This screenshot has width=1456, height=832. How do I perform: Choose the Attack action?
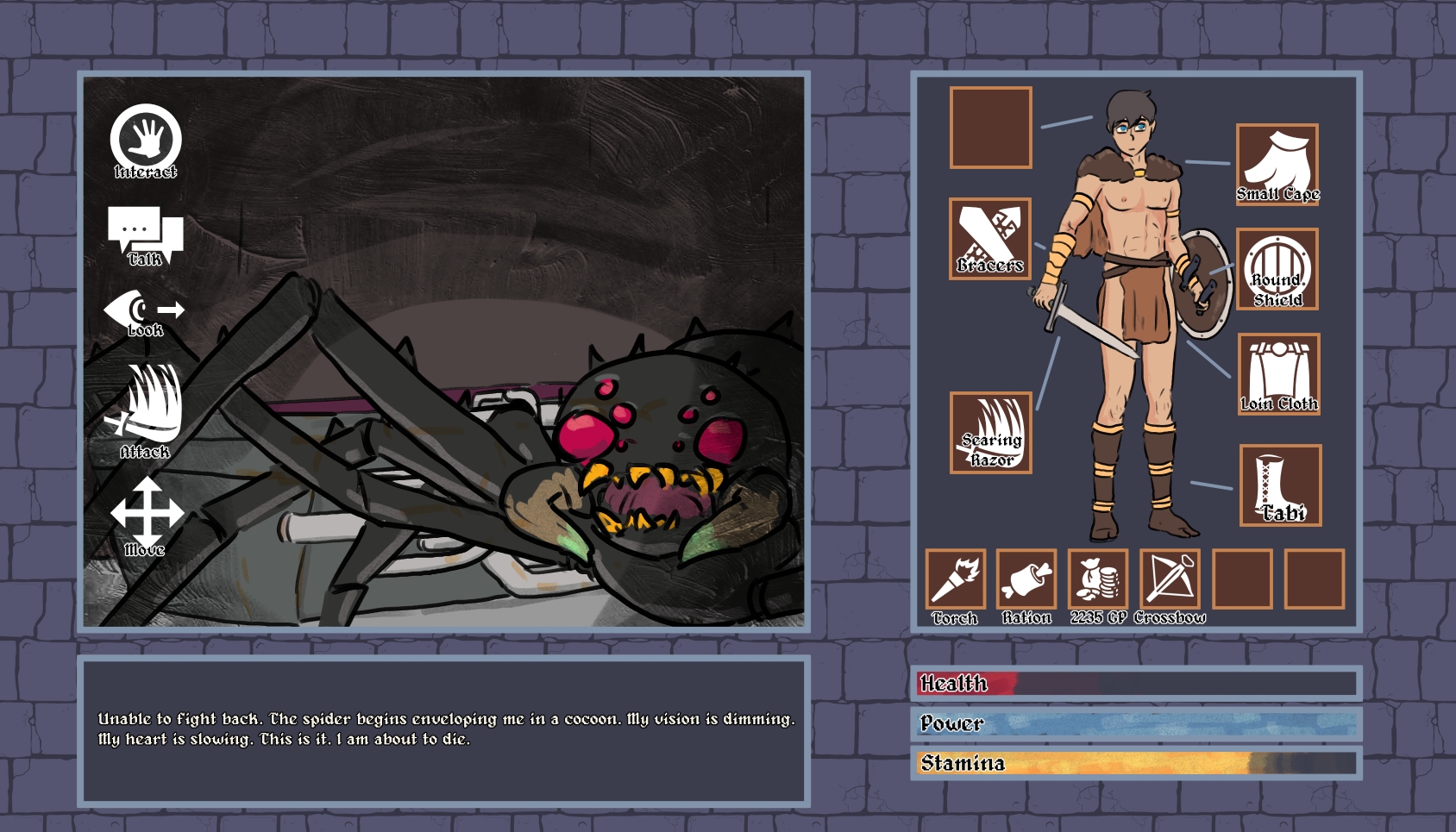pyautogui.click(x=145, y=408)
